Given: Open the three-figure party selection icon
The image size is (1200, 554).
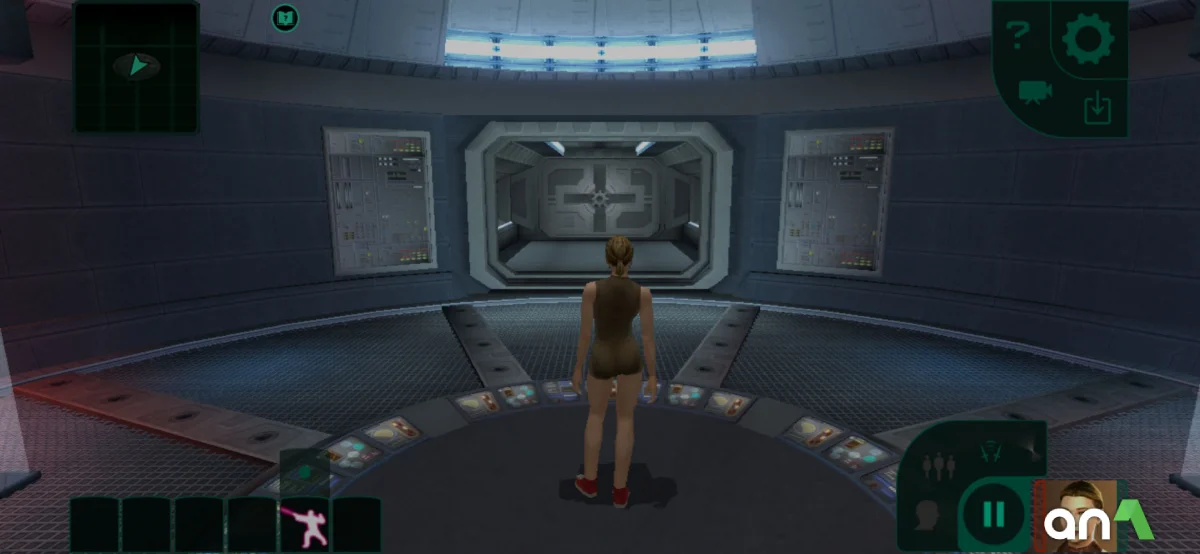Looking at the screenshot, I should [937, 464].
